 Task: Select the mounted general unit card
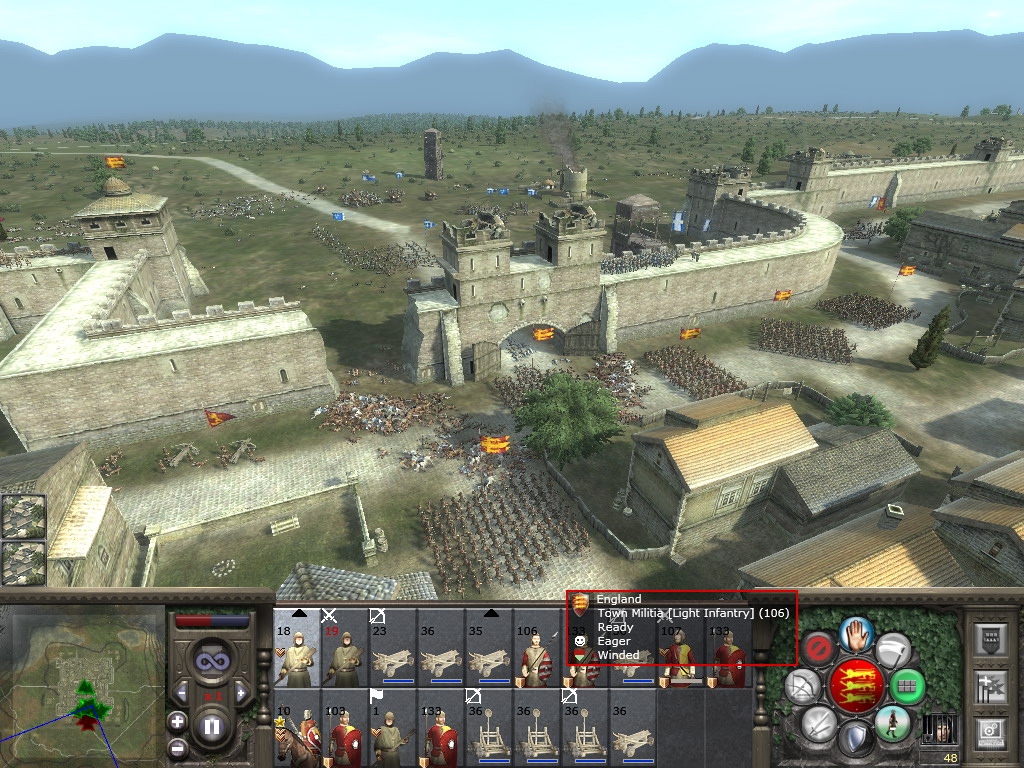click(x=297, y=729)
